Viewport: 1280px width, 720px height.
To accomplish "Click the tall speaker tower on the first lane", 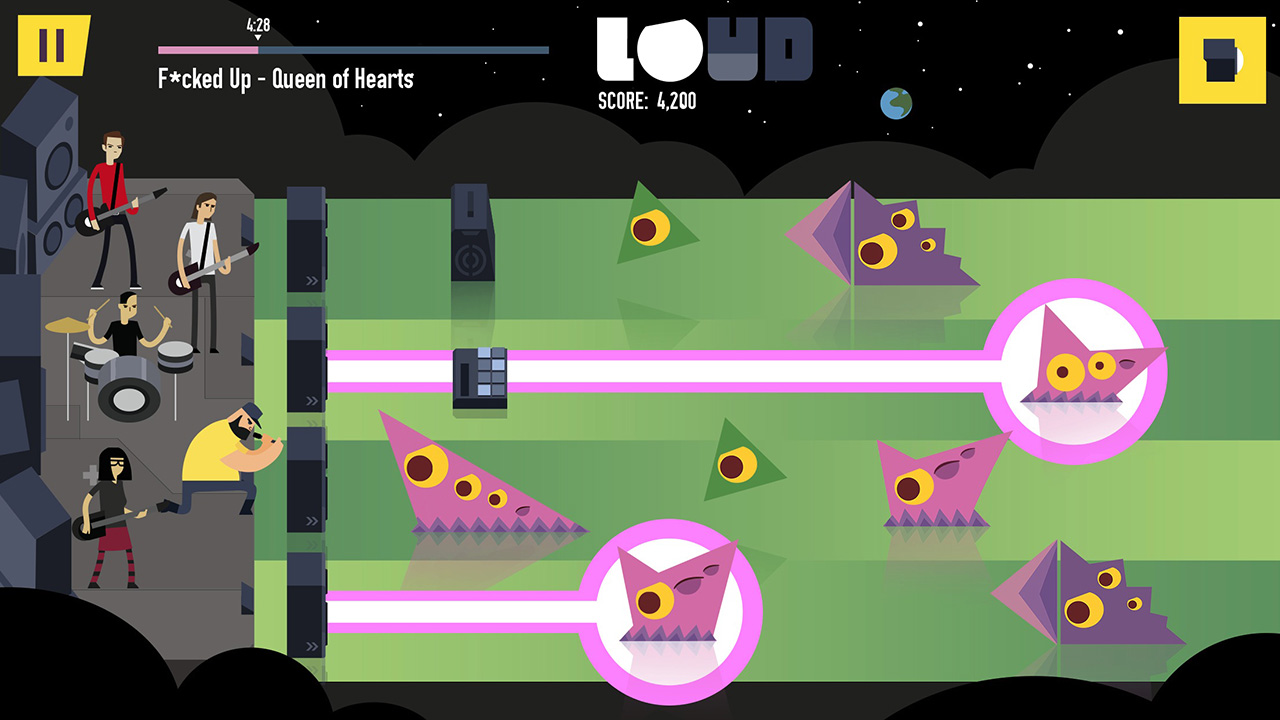I will point(471,230).
